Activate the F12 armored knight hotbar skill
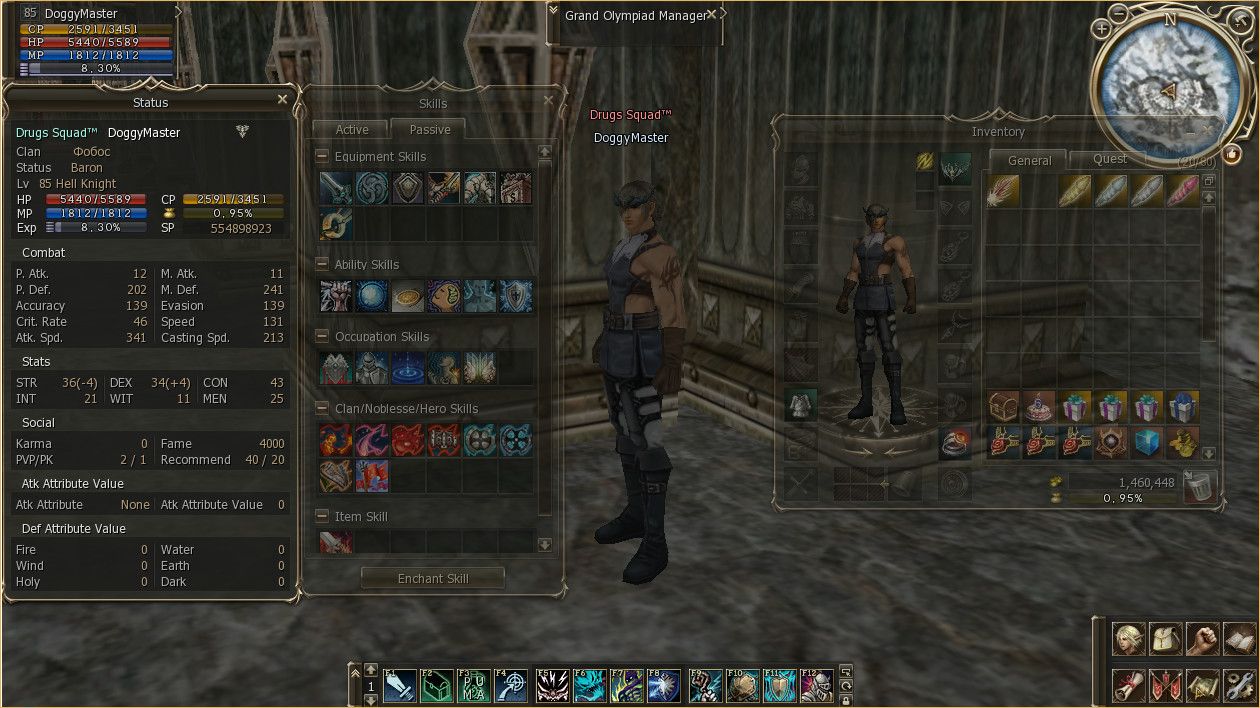 pyautogui.click(x=816, y=686)
